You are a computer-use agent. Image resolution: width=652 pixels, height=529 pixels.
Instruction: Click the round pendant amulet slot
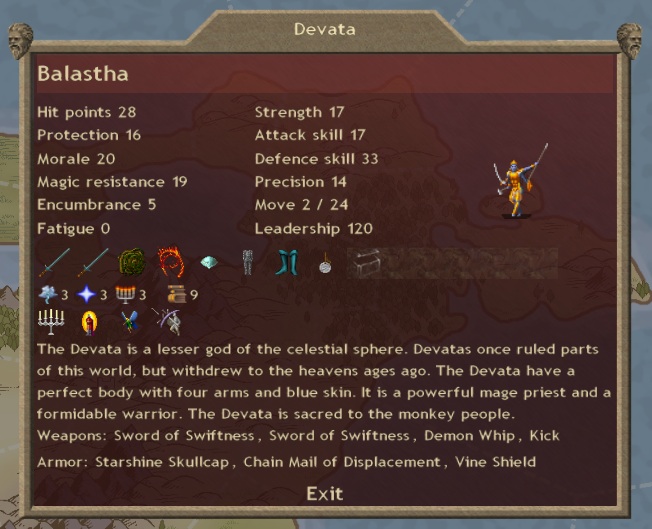click(x=324, y=263)
